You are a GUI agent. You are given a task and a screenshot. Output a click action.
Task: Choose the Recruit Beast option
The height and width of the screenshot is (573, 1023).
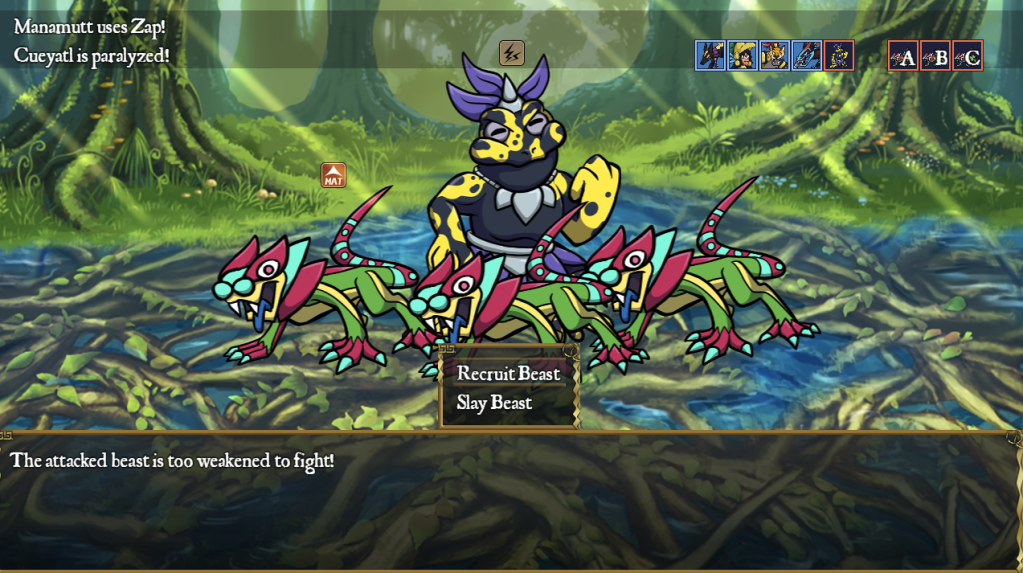tap(508, 374)
